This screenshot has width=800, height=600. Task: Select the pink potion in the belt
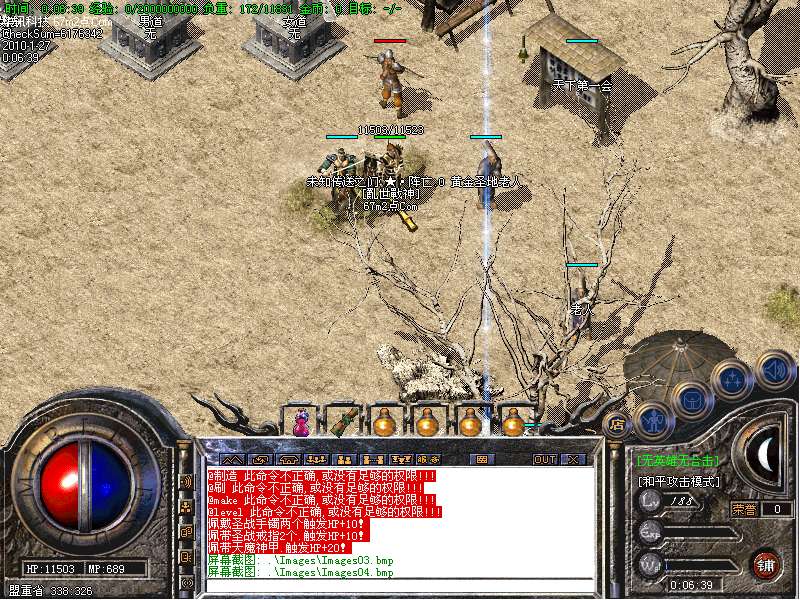pos(301,424)
